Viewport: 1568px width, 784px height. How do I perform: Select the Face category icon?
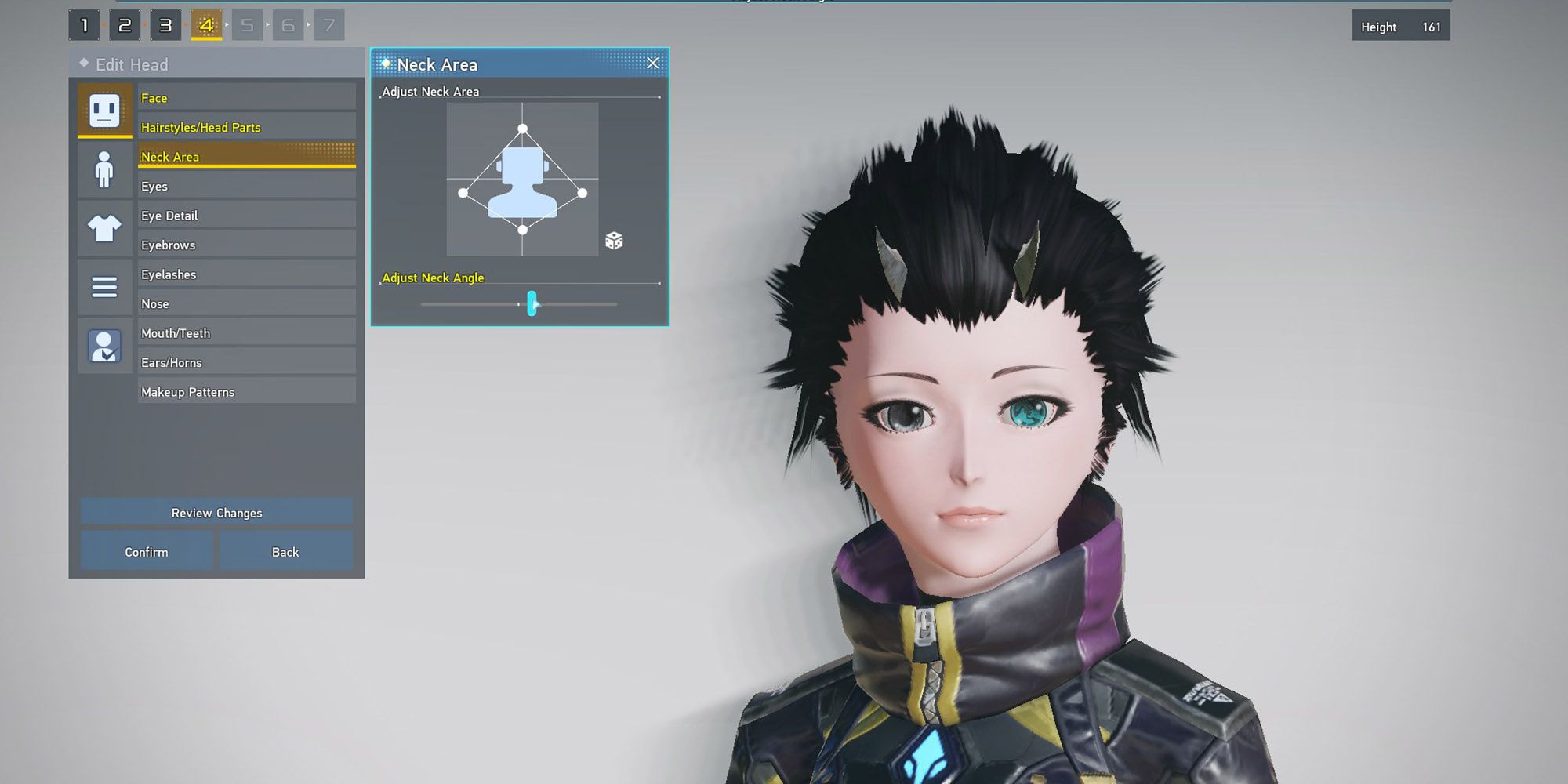click(104, 110)
